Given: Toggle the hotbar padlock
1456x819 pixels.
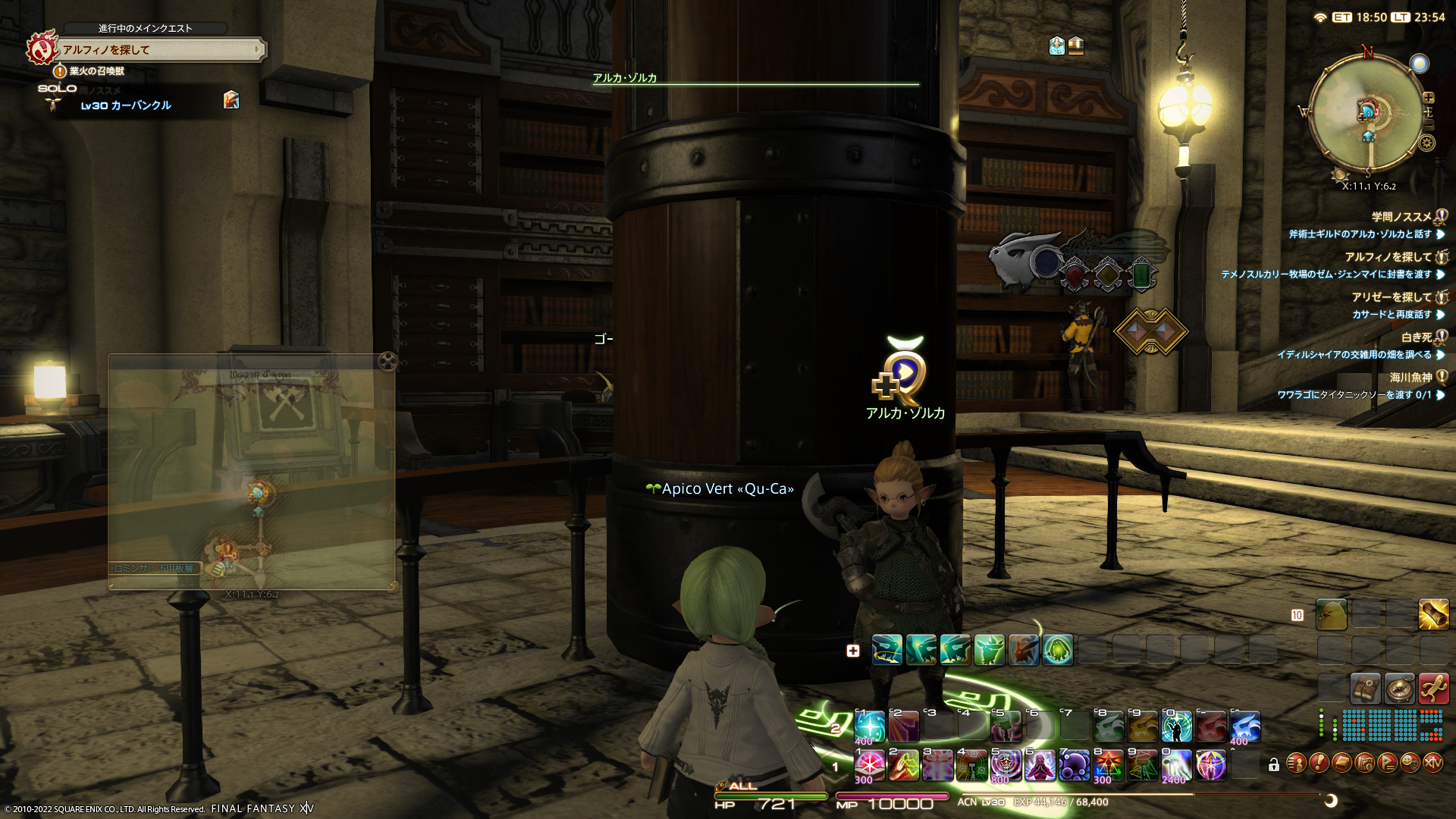Looking at the screenshot, I should pos(1274,765).
